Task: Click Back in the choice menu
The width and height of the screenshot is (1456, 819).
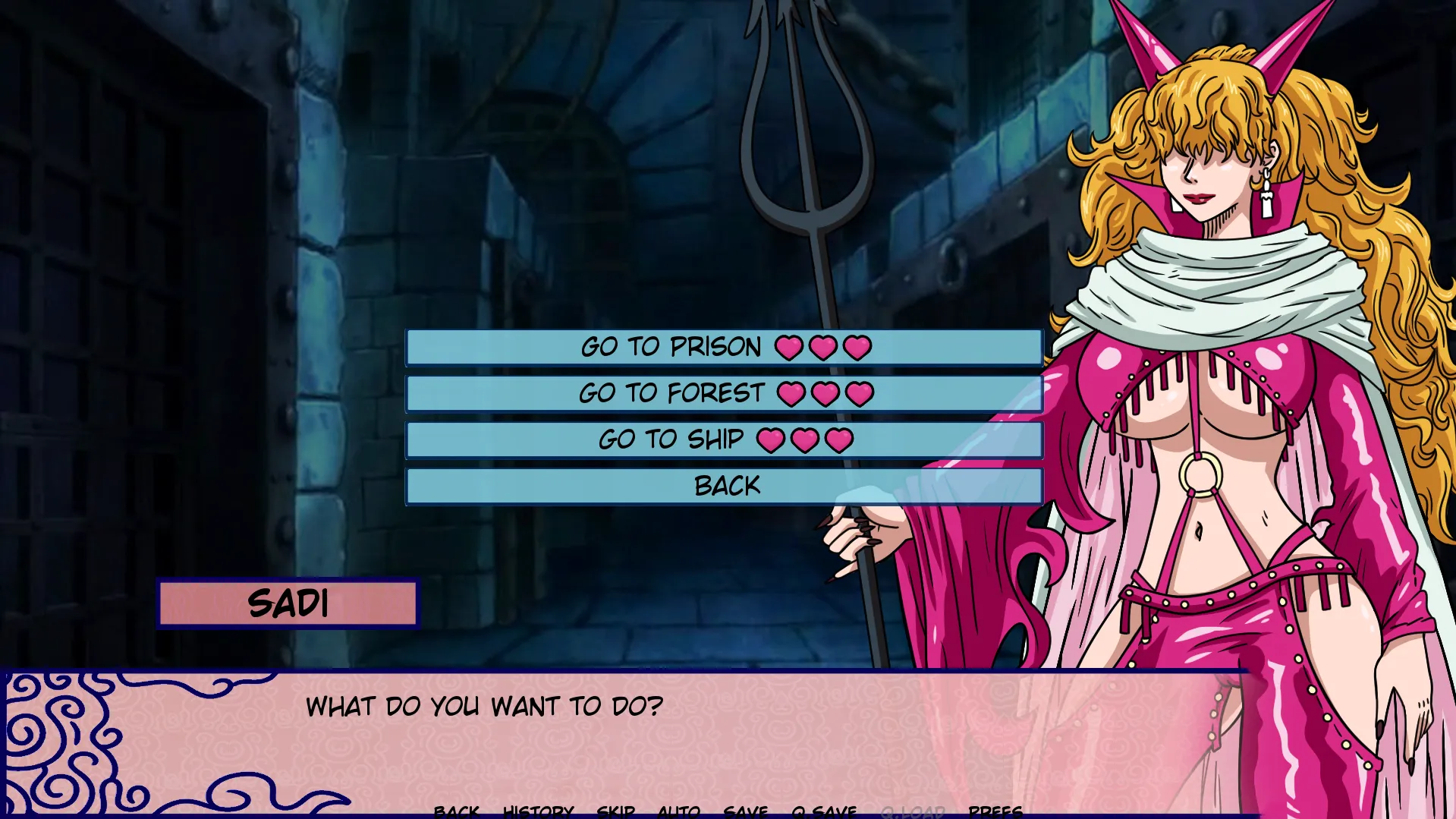Action: pos(725,487)
